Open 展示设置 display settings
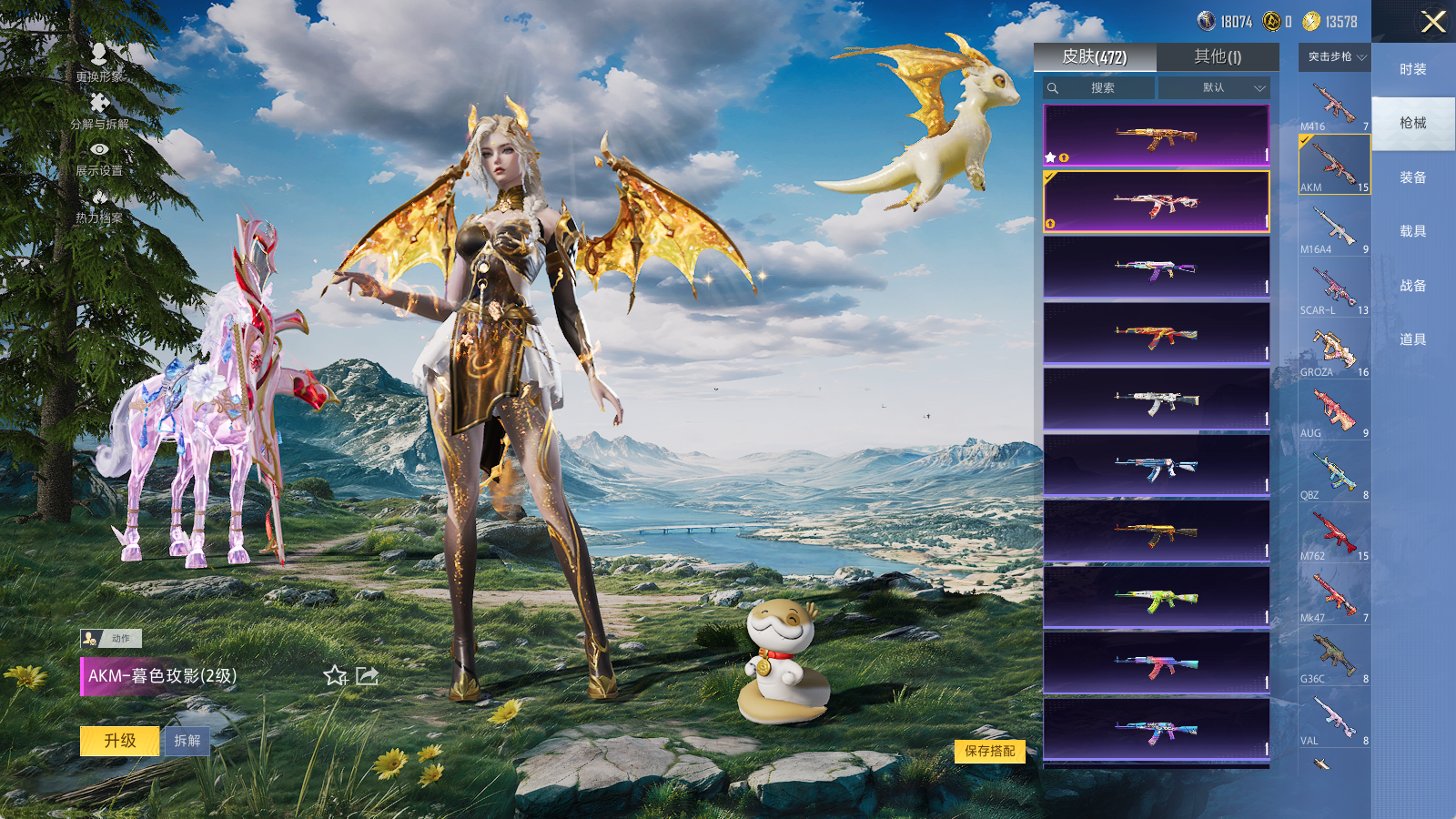Screen dimensions: 1456x819 (99, 157)
